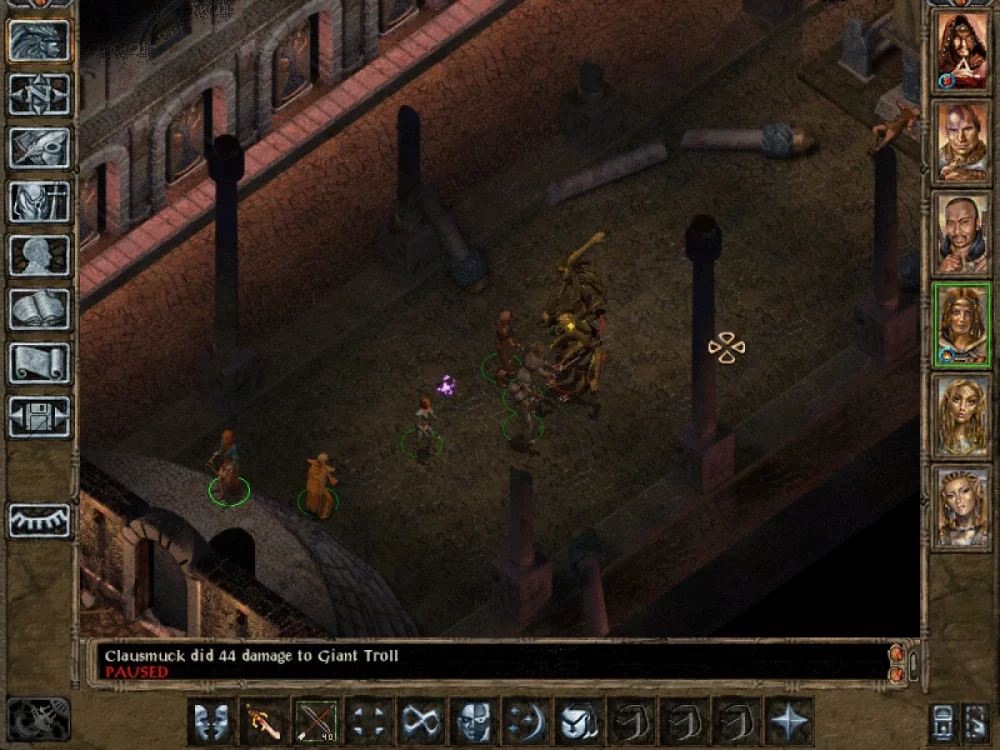
Task: Toggle the game clock pause button
Action: click(39, 719)
